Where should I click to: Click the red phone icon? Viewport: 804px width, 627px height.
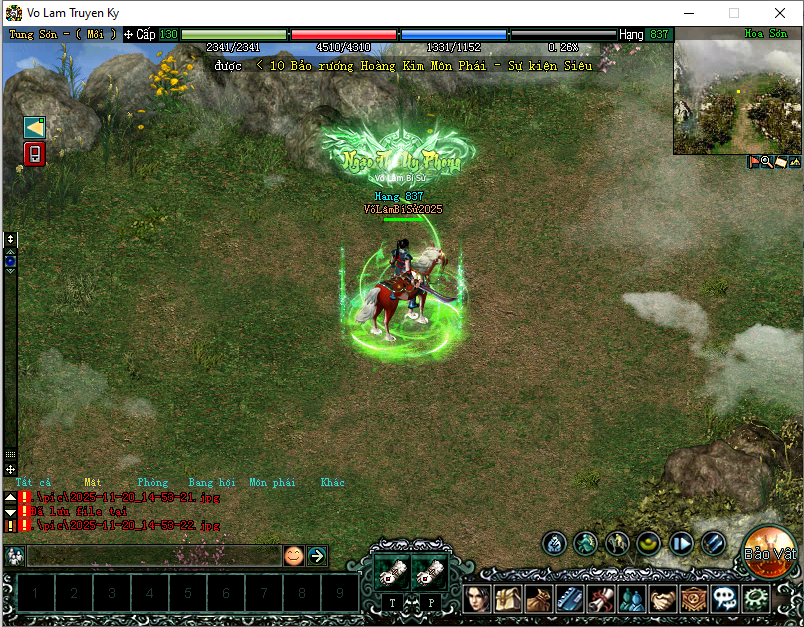pyautogui.click(x=35, y=154)
